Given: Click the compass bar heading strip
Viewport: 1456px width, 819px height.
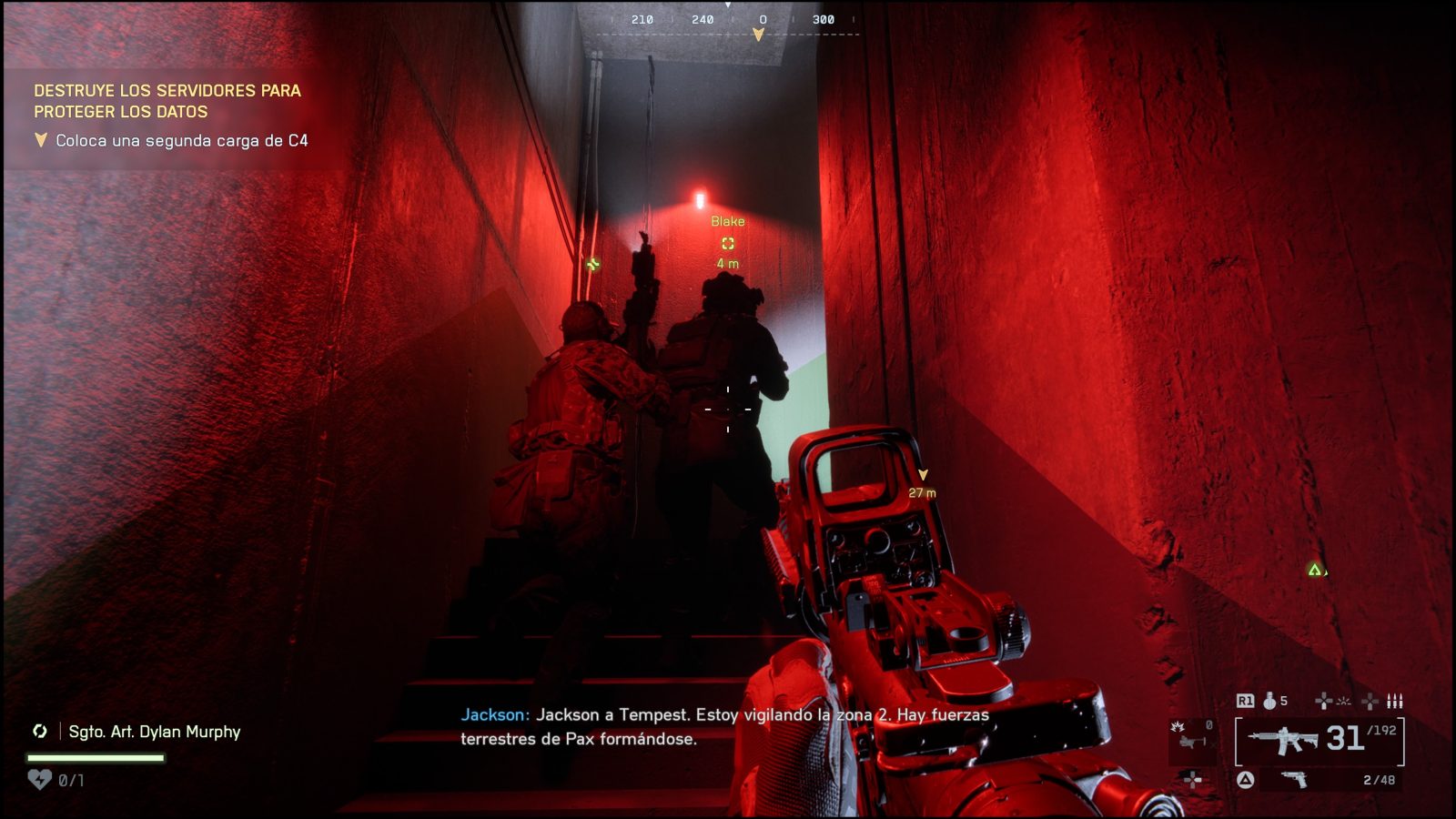Looking at the screenshot, I should pos(728,20).
